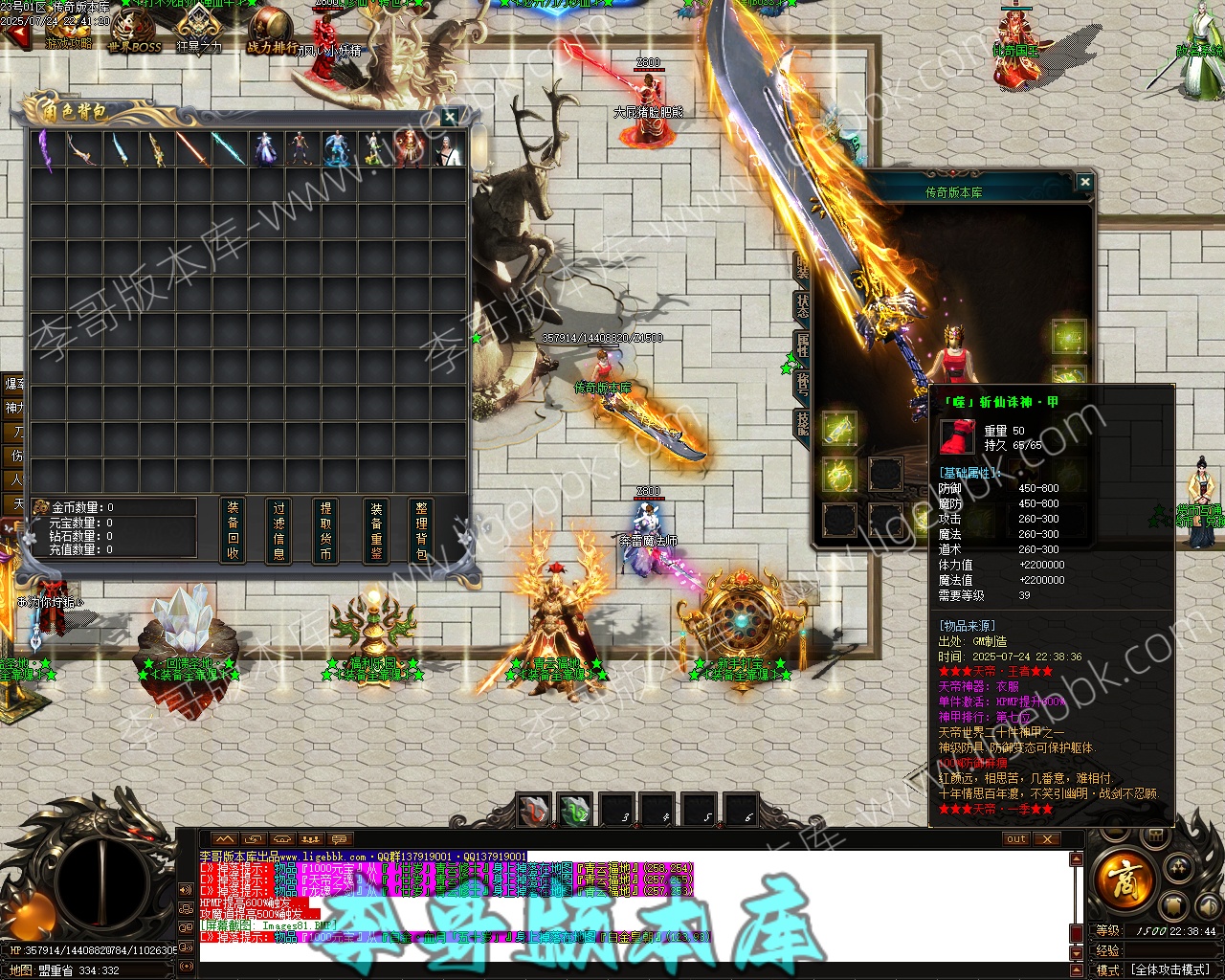This screenshot has width=1225, height=980.
Task: Select the purple curved blade in the bag
Action: [46, 149]
